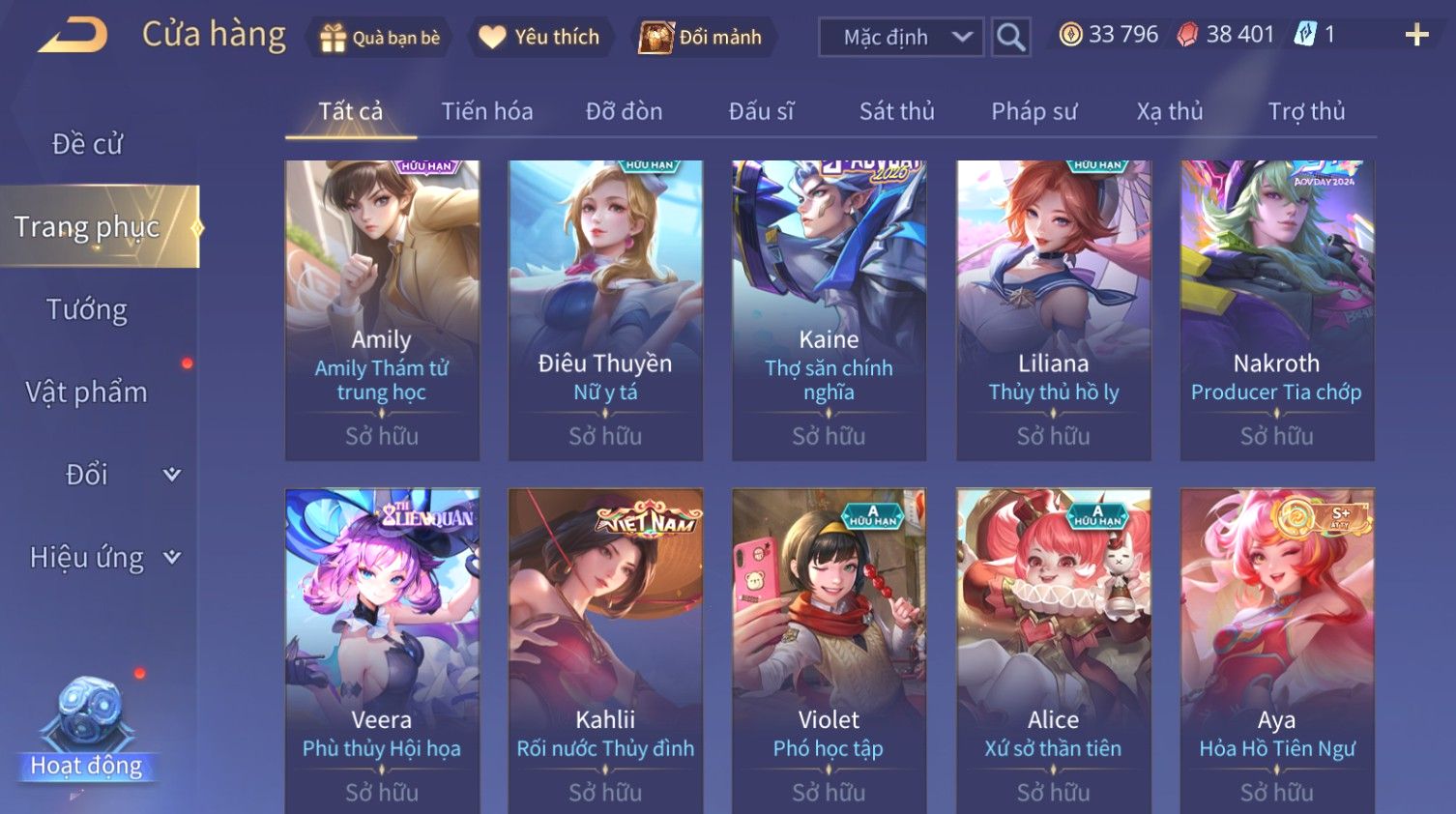Open the Quà bạn bè gift option
This screenshot has width=1456, height=814.
point(379,38)
